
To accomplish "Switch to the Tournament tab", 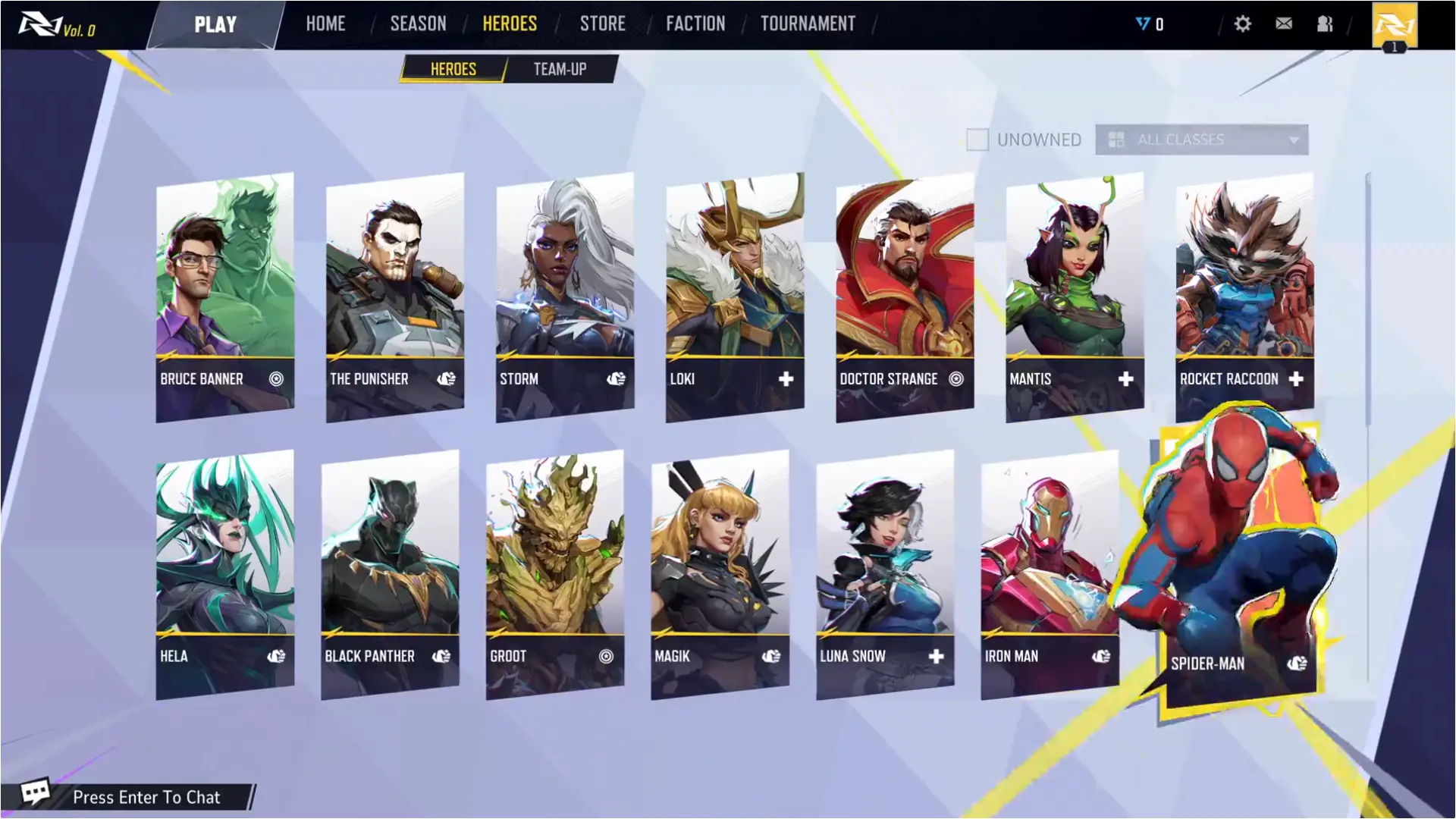I will [x=808, y=24].
